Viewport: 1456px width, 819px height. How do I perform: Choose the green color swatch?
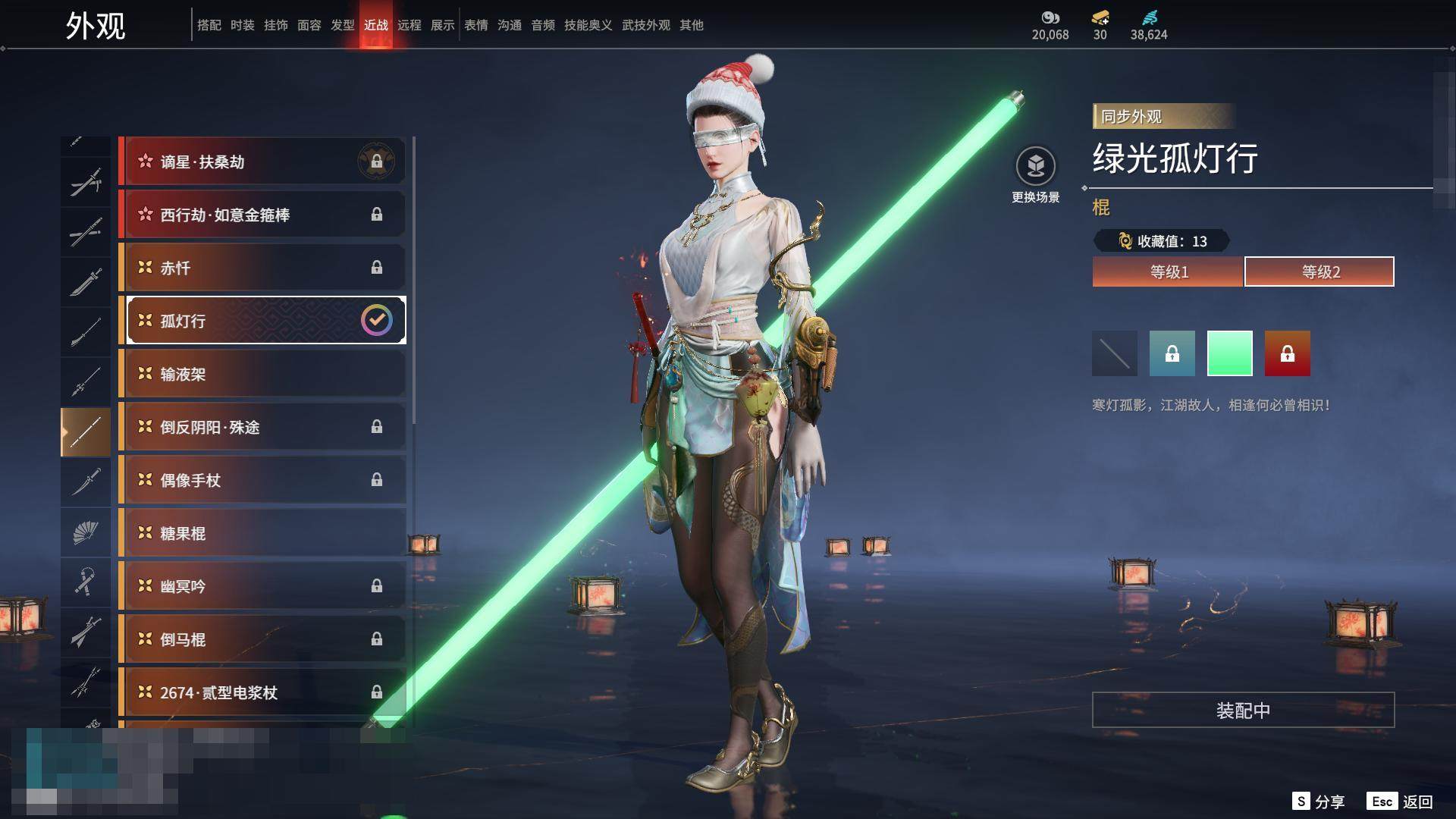click(1229, 353)
